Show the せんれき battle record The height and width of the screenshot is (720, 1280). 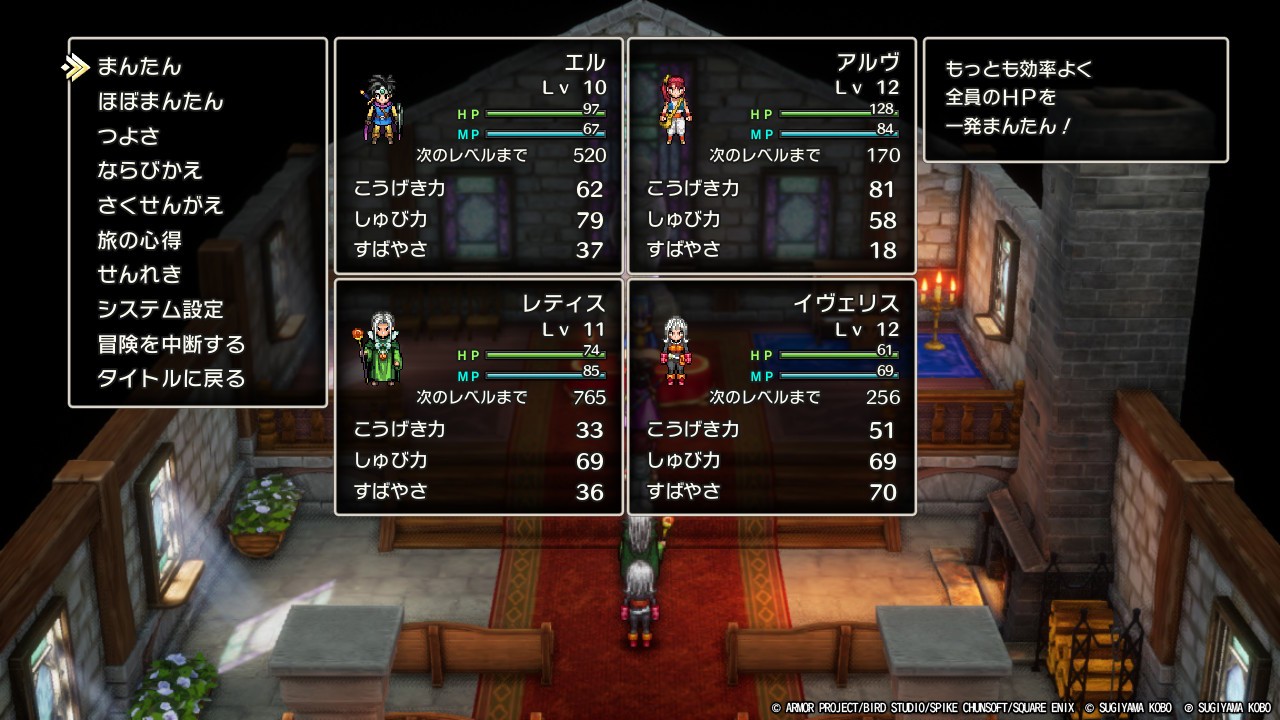[x=139, y=275]
